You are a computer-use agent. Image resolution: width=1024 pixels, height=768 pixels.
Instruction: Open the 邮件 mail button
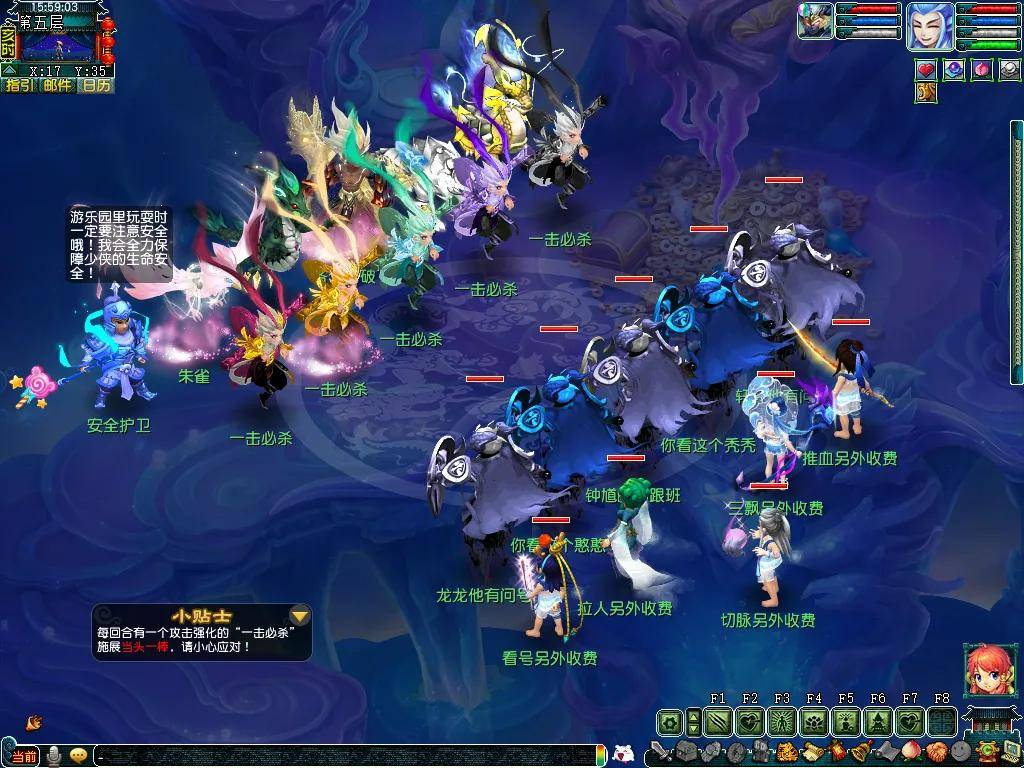(57, 86)
